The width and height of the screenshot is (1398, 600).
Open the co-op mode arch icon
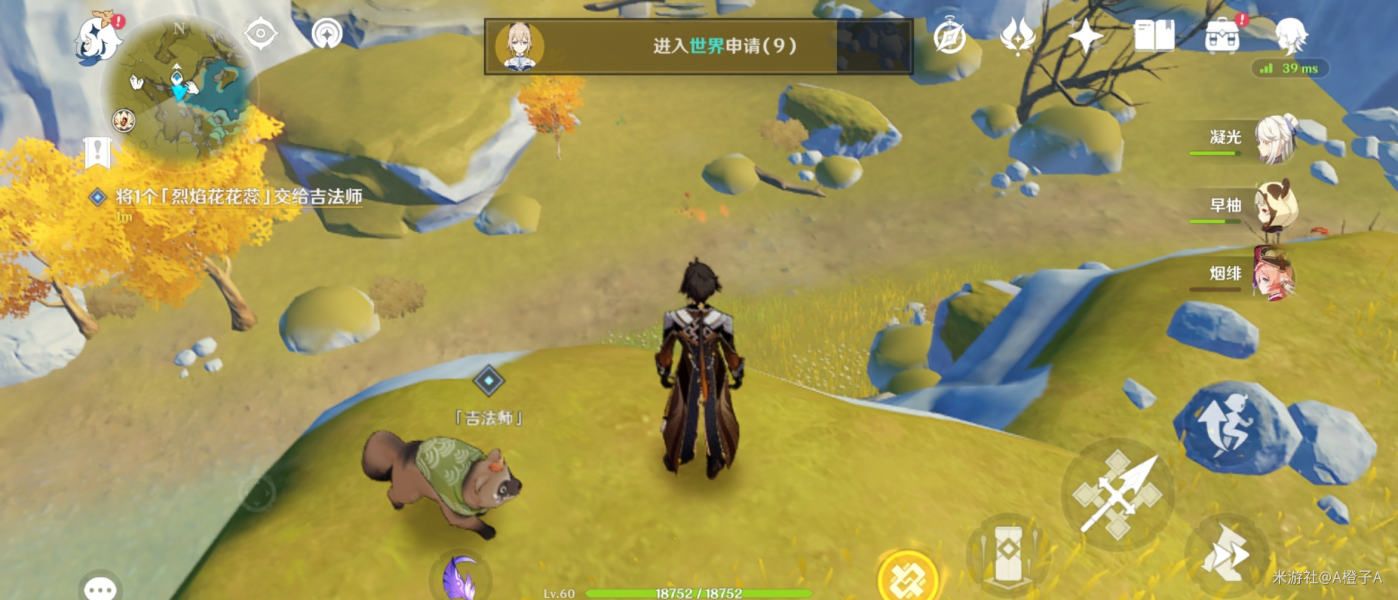(x=326, y=34)
